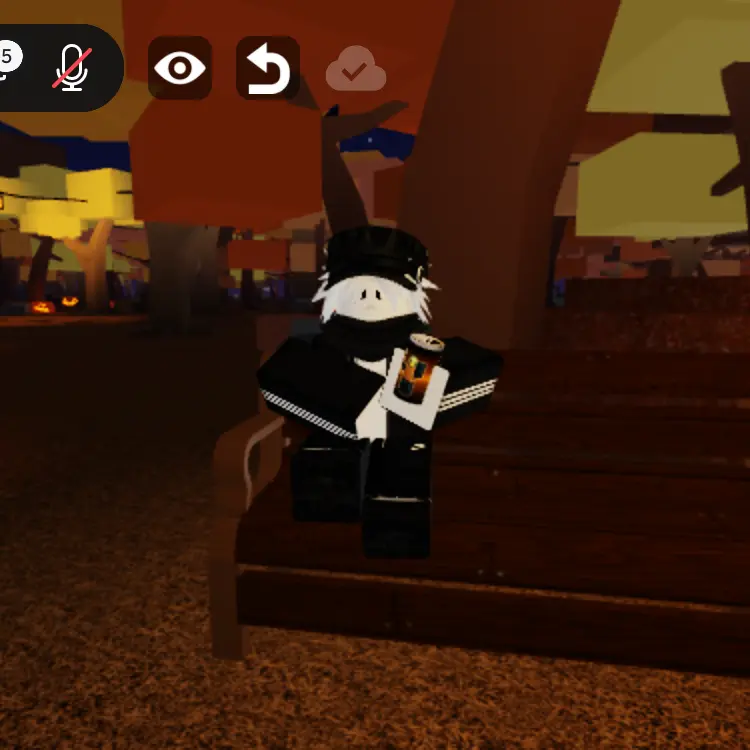The image size is (750, 750).
Task: Tap the cloud checkmark save icon
Action: pos(355,70)
